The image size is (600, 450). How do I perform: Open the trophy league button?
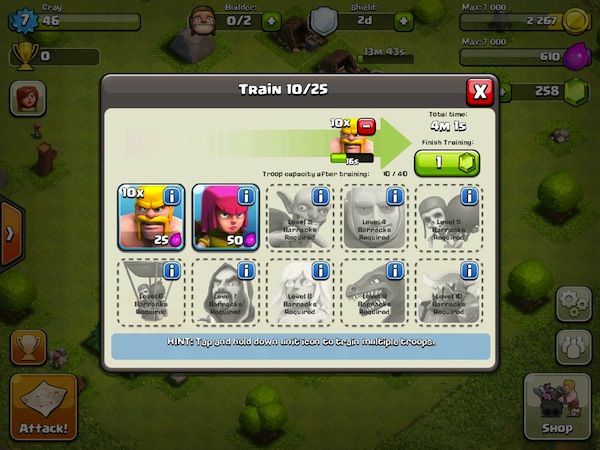coord(28,347)
